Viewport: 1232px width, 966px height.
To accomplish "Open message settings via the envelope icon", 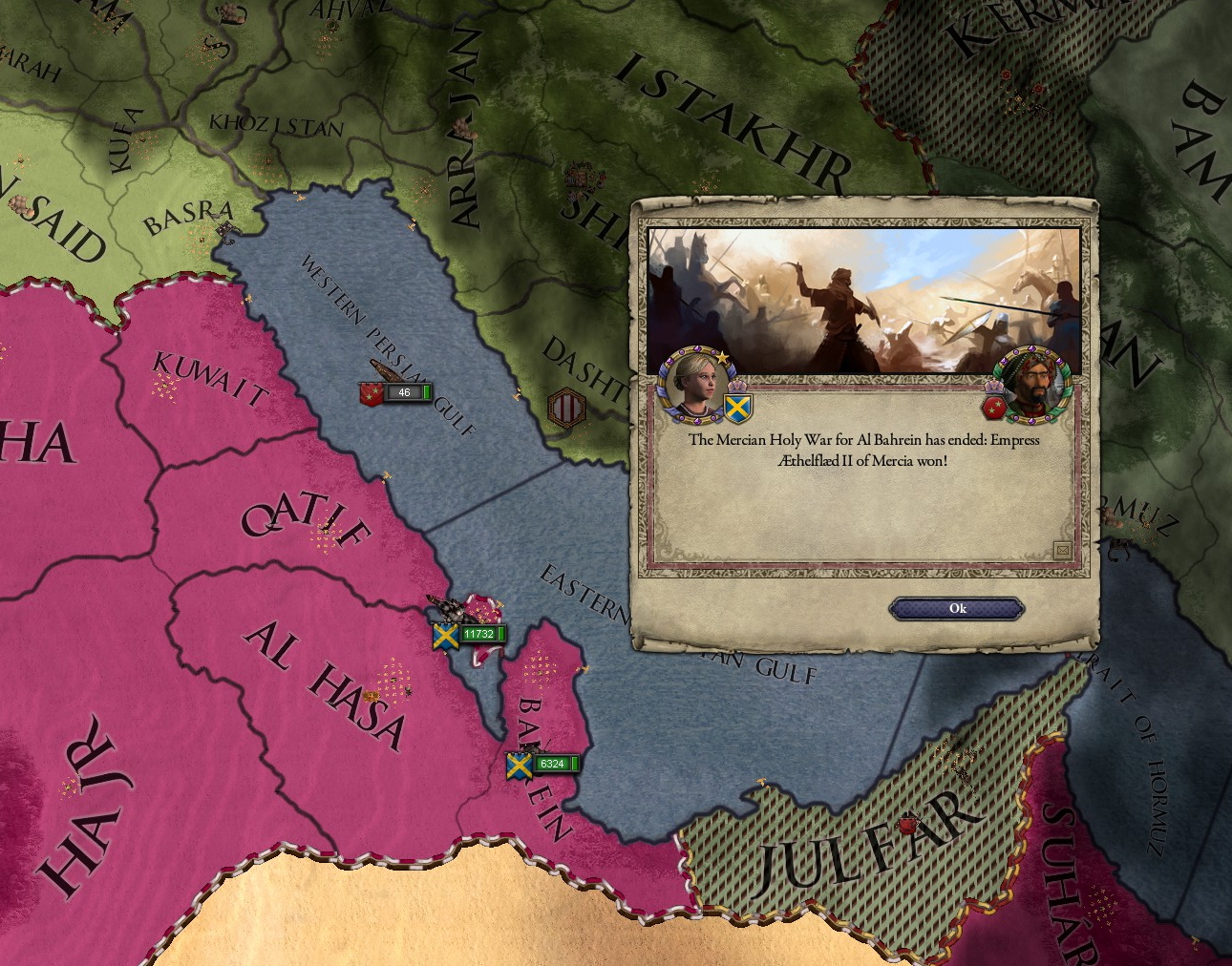I will point(1063,549).
